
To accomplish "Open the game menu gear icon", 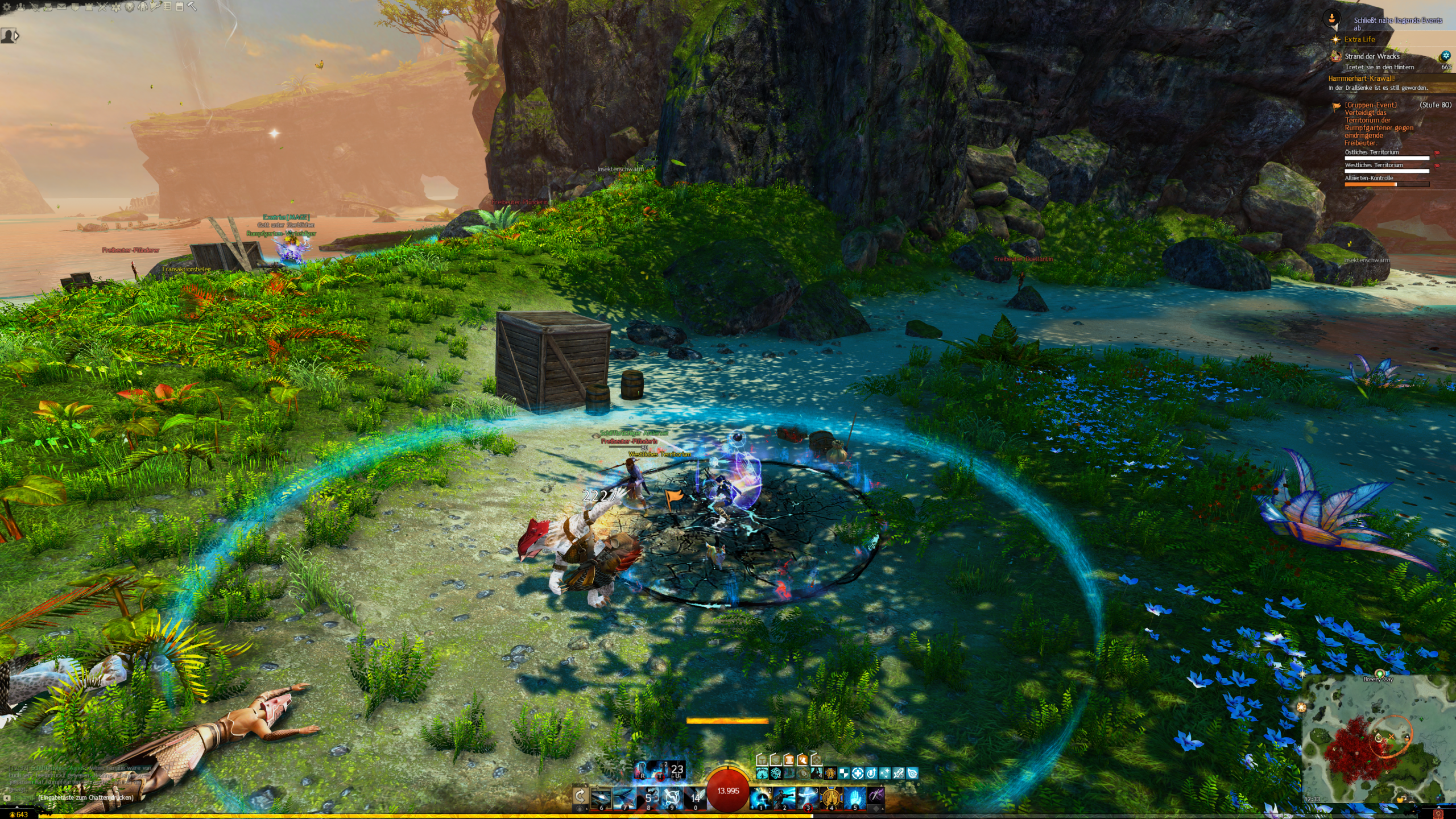I will (7, 7).
